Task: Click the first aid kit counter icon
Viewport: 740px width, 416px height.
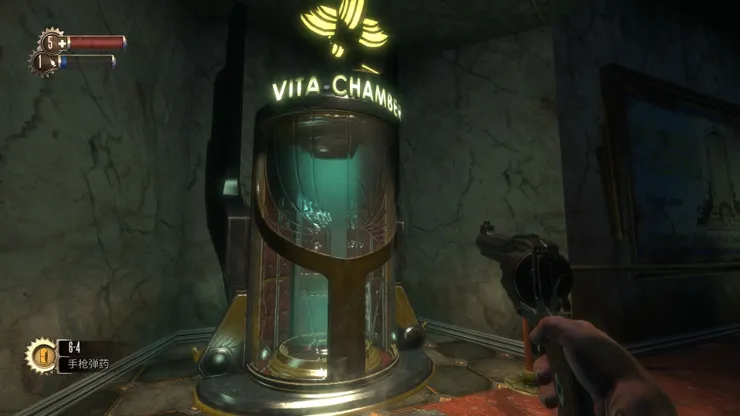Action: click(x=51, y=43)
